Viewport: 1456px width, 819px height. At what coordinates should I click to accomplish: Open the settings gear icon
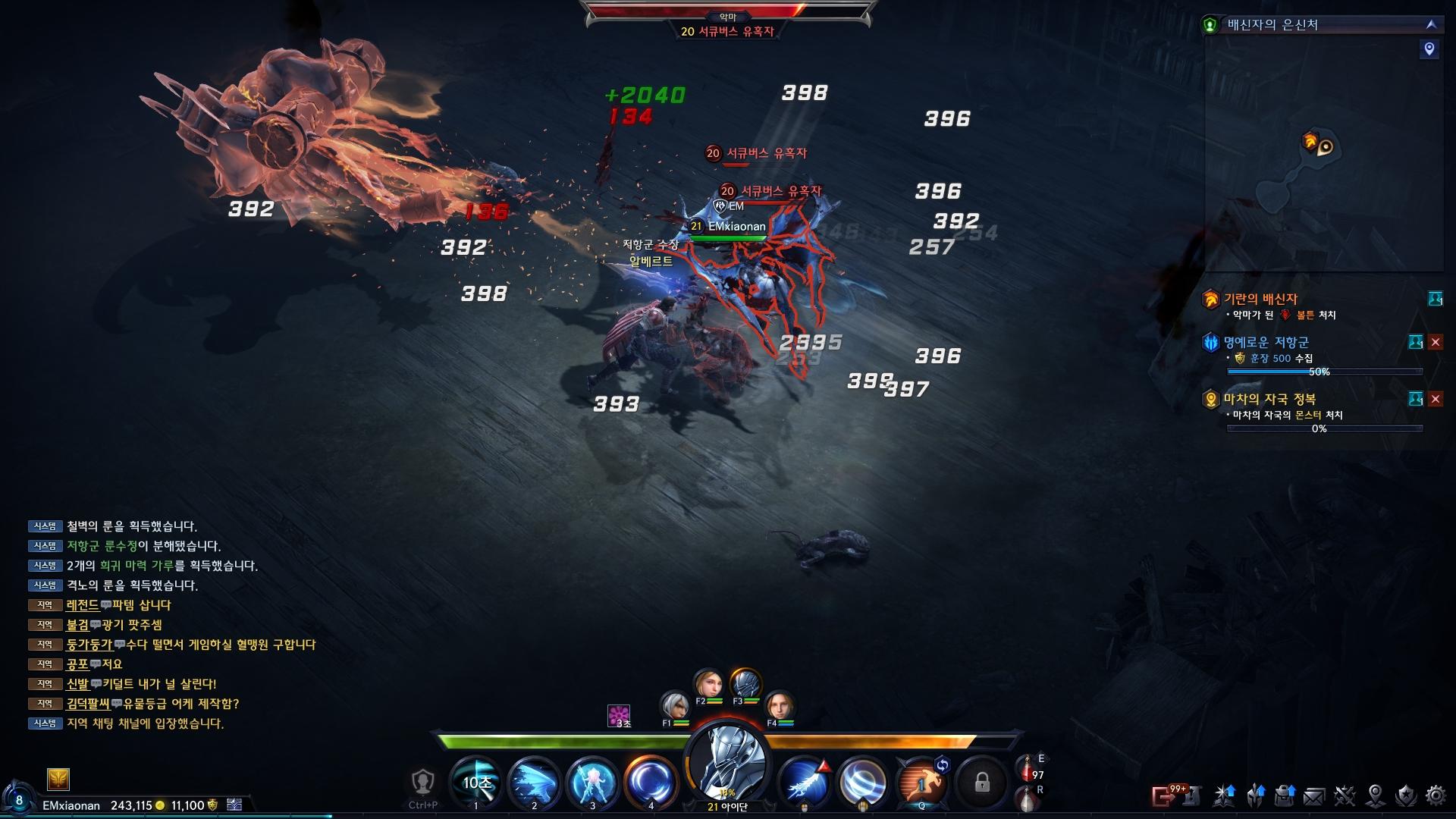point(1436,795)
